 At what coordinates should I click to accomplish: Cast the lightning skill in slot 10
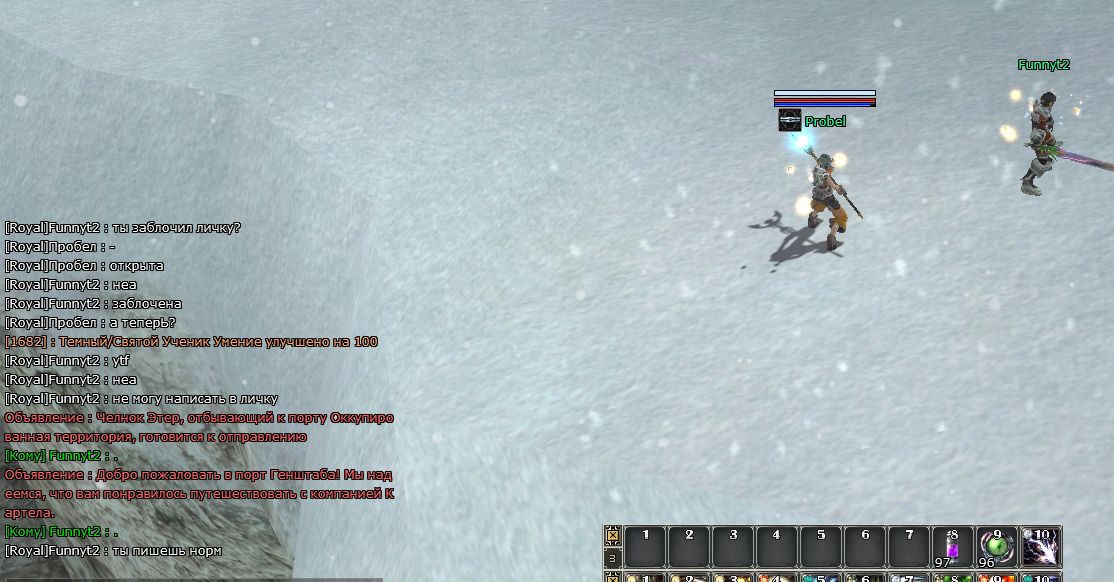coord(1041,547)
